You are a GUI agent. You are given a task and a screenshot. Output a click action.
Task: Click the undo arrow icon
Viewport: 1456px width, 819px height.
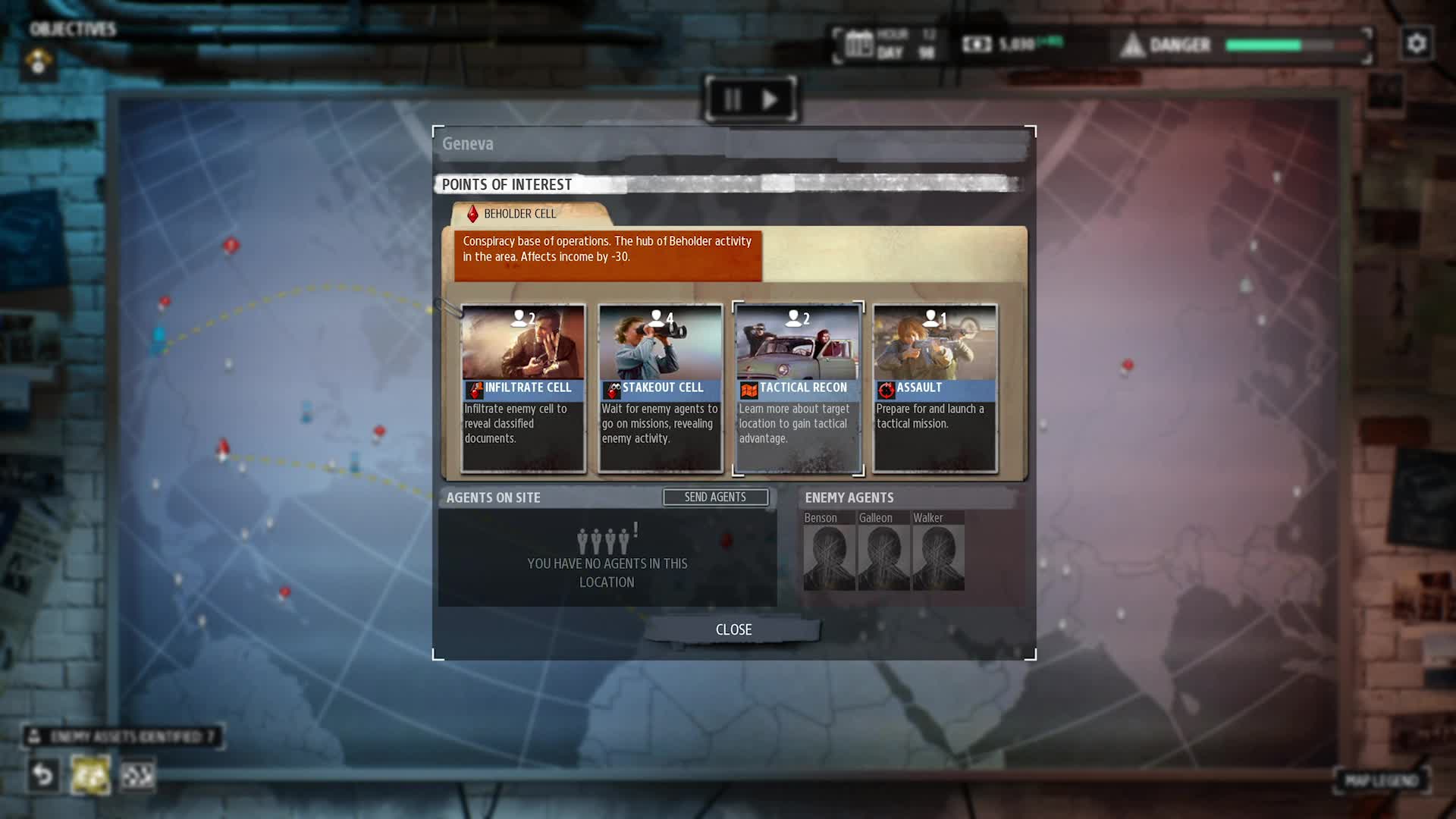43,775
